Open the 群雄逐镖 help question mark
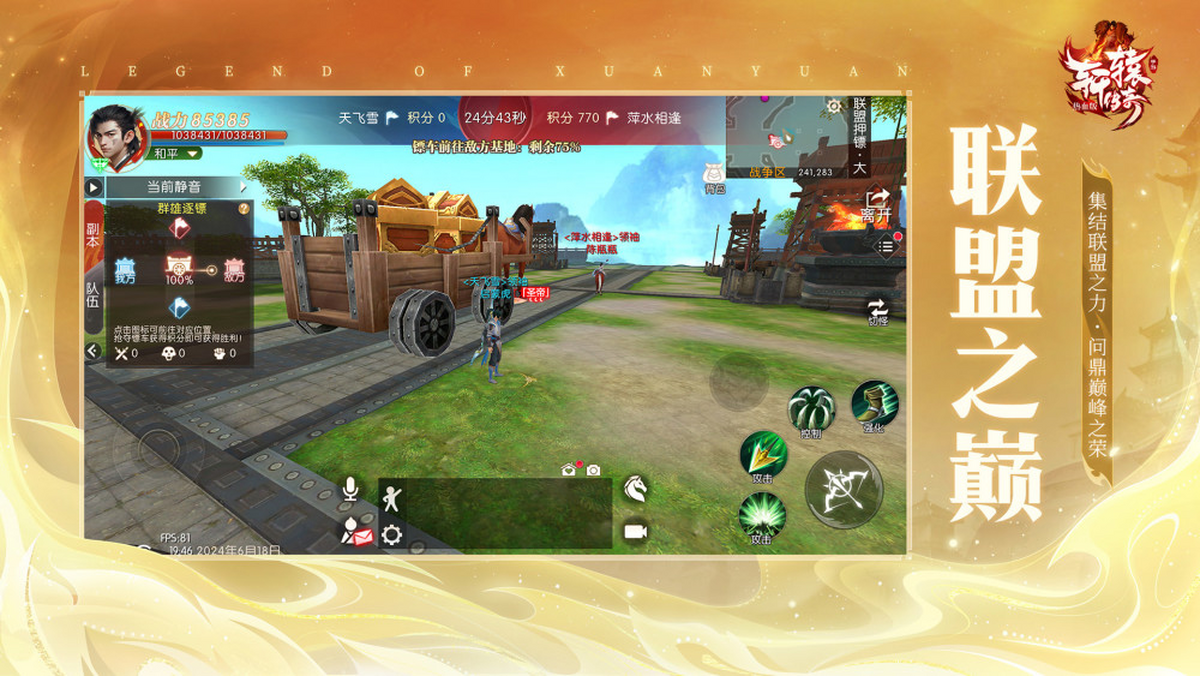The image size is (1200, 676). 244,209
